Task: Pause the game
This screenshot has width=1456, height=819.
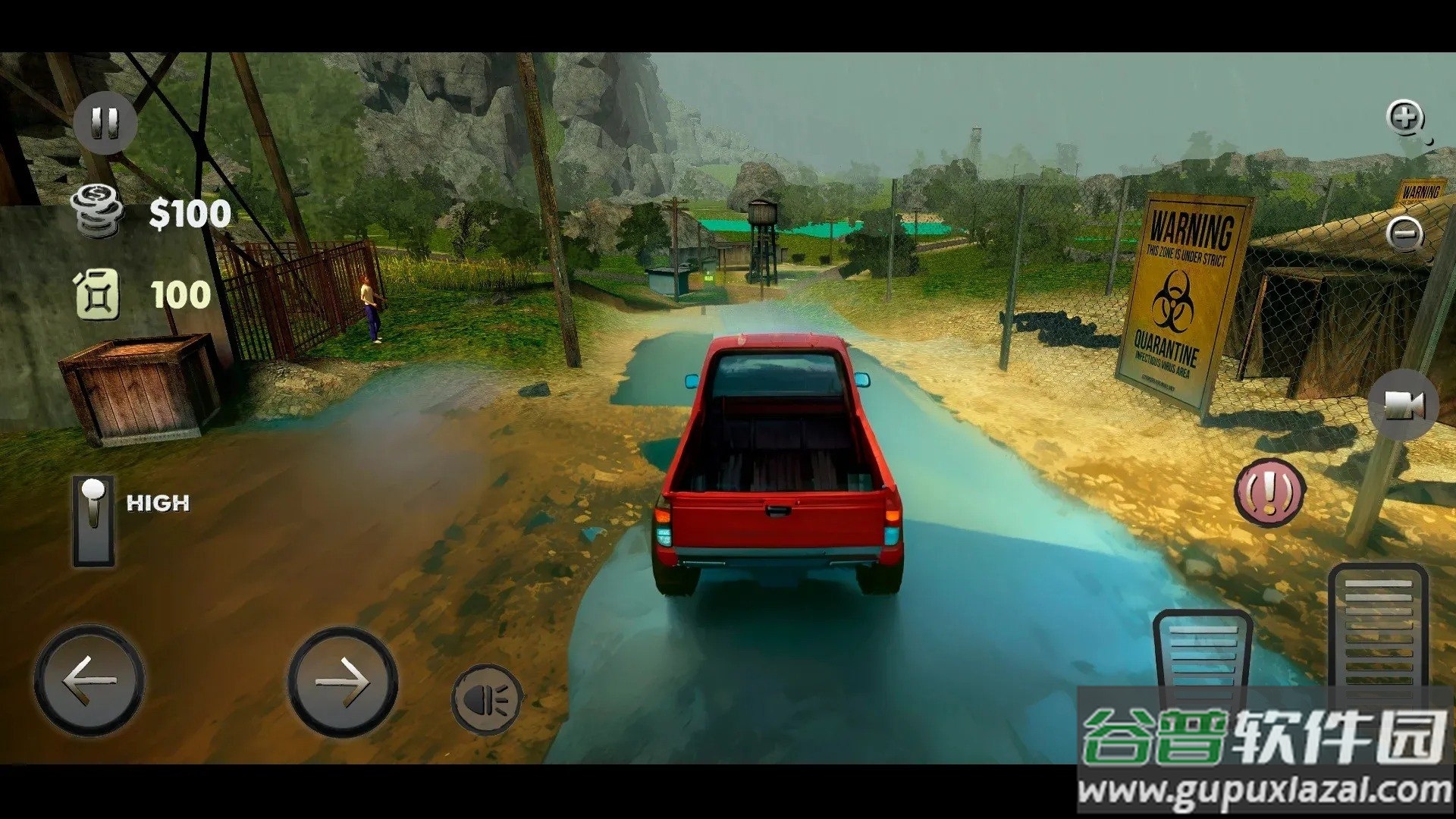Action: (x=105, y=123)
